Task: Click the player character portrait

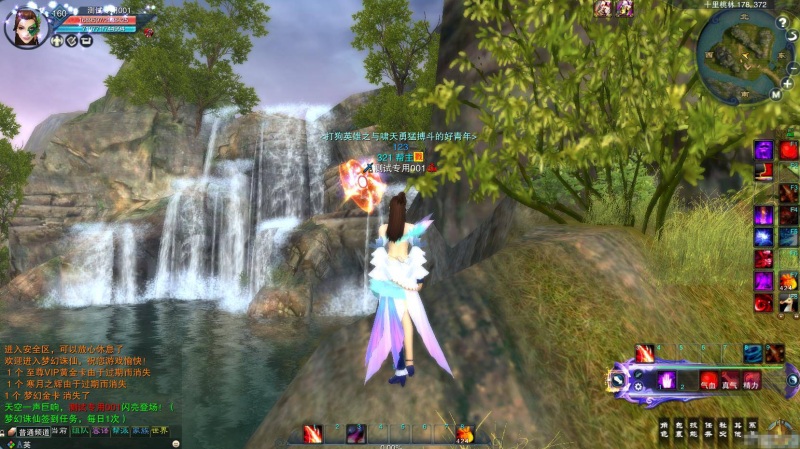Action: (26, 26)
